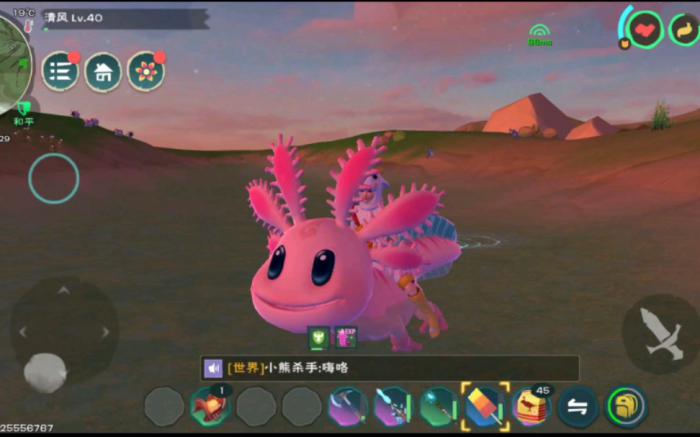Open the backpack inventory
700x437 pixels.
626,406
